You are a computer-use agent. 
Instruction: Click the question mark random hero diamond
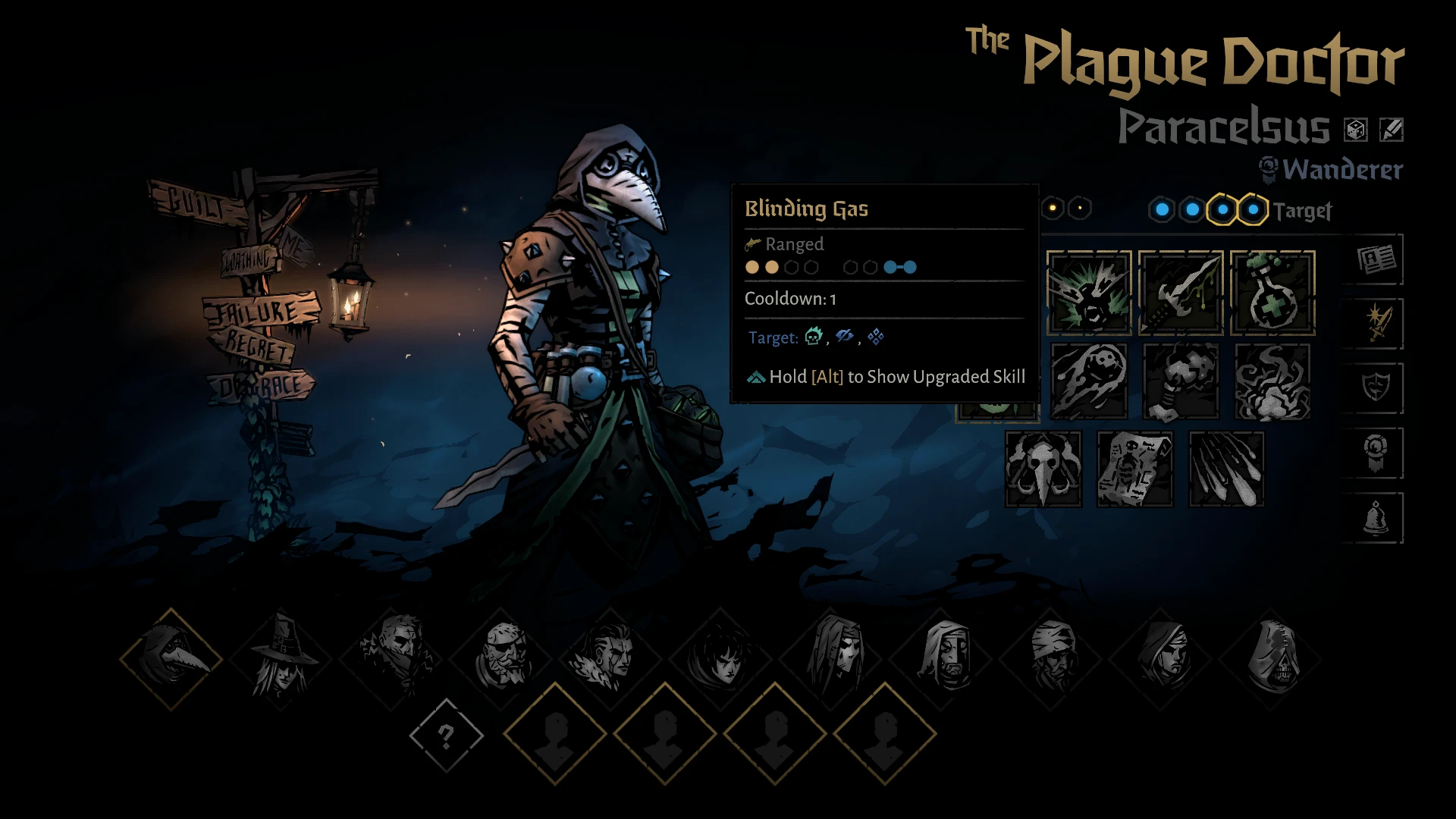pyautogui.click(x=446, y=735)
